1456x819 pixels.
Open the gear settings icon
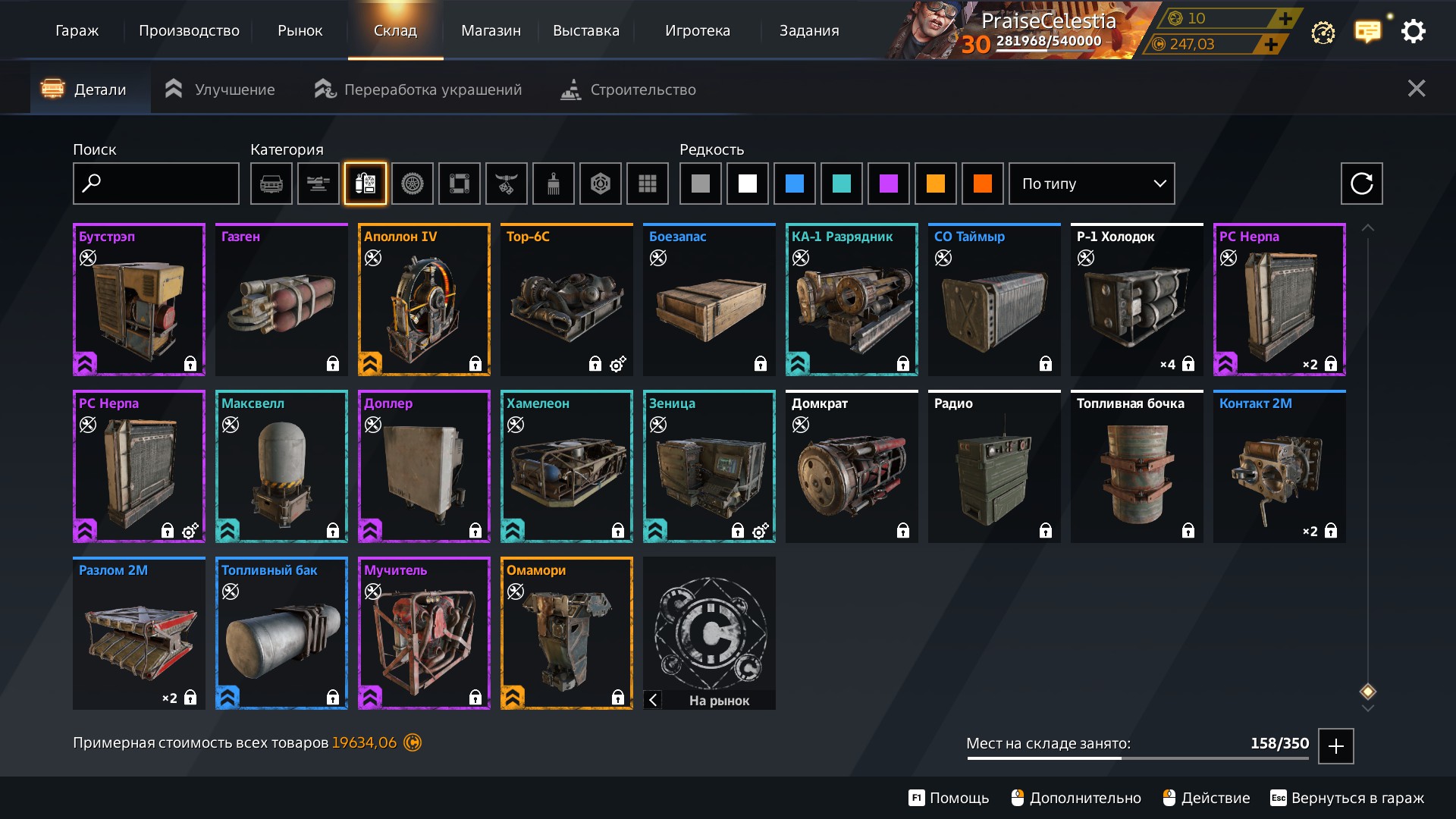pos(1413,31)
